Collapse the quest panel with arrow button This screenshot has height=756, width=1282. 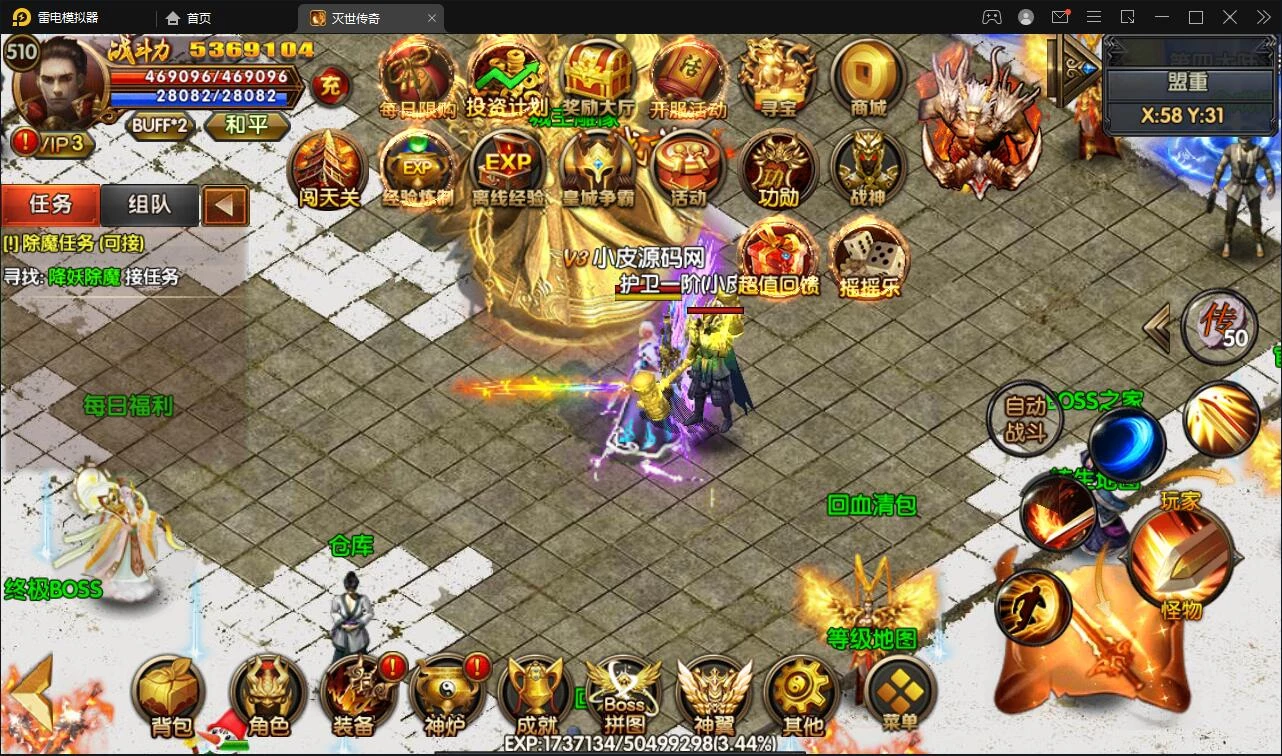click(225, 206)
